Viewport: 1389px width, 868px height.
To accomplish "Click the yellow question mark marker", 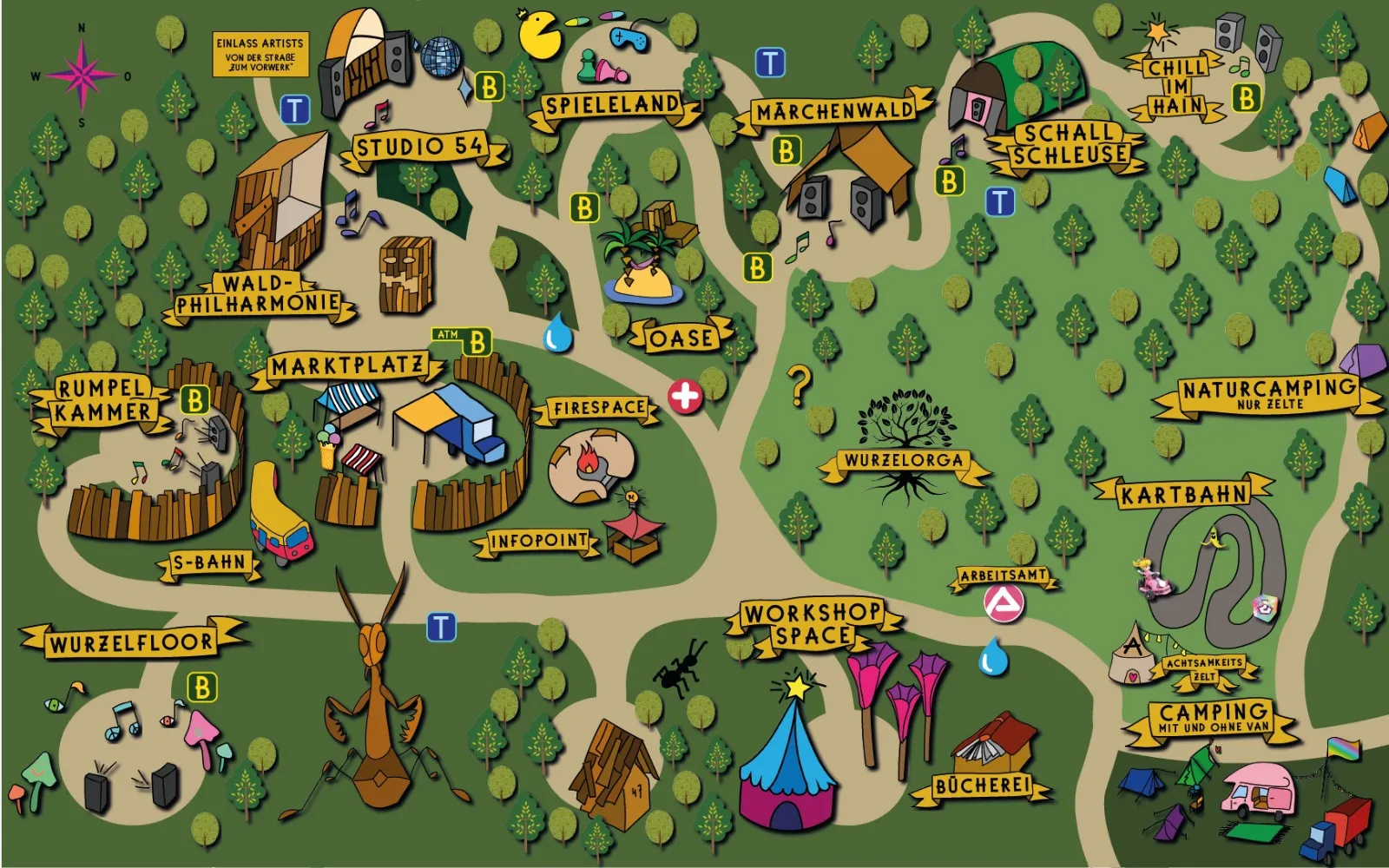I will (x=799, y=385).
